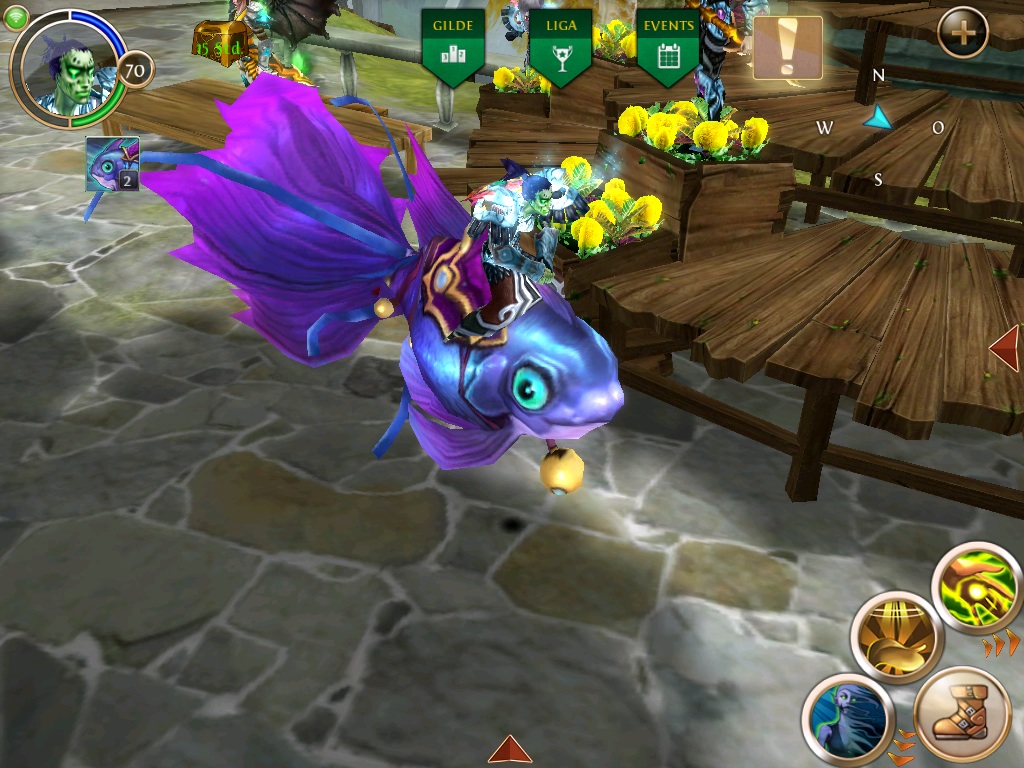Tap the compass direction indicator
The height and width of the screenshot is (768, 1024).
[878, 121]
